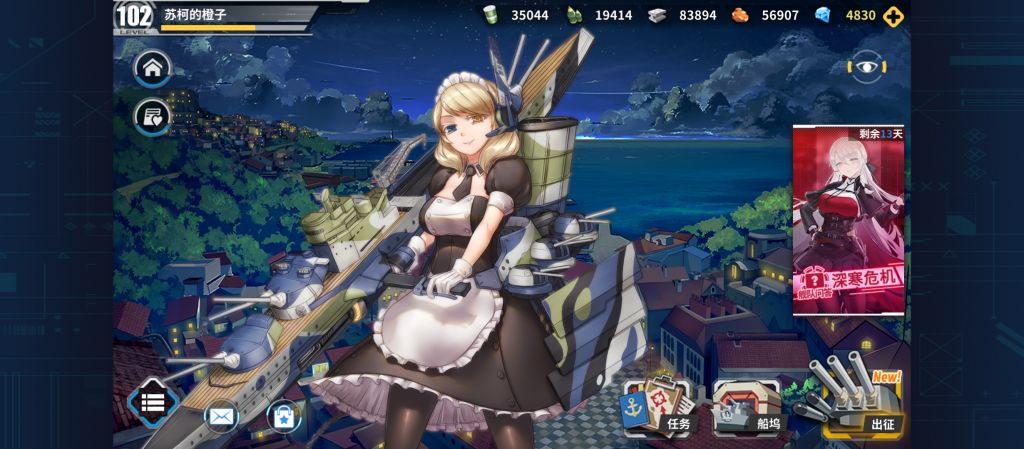Go to the home house icon

[153, 69]
